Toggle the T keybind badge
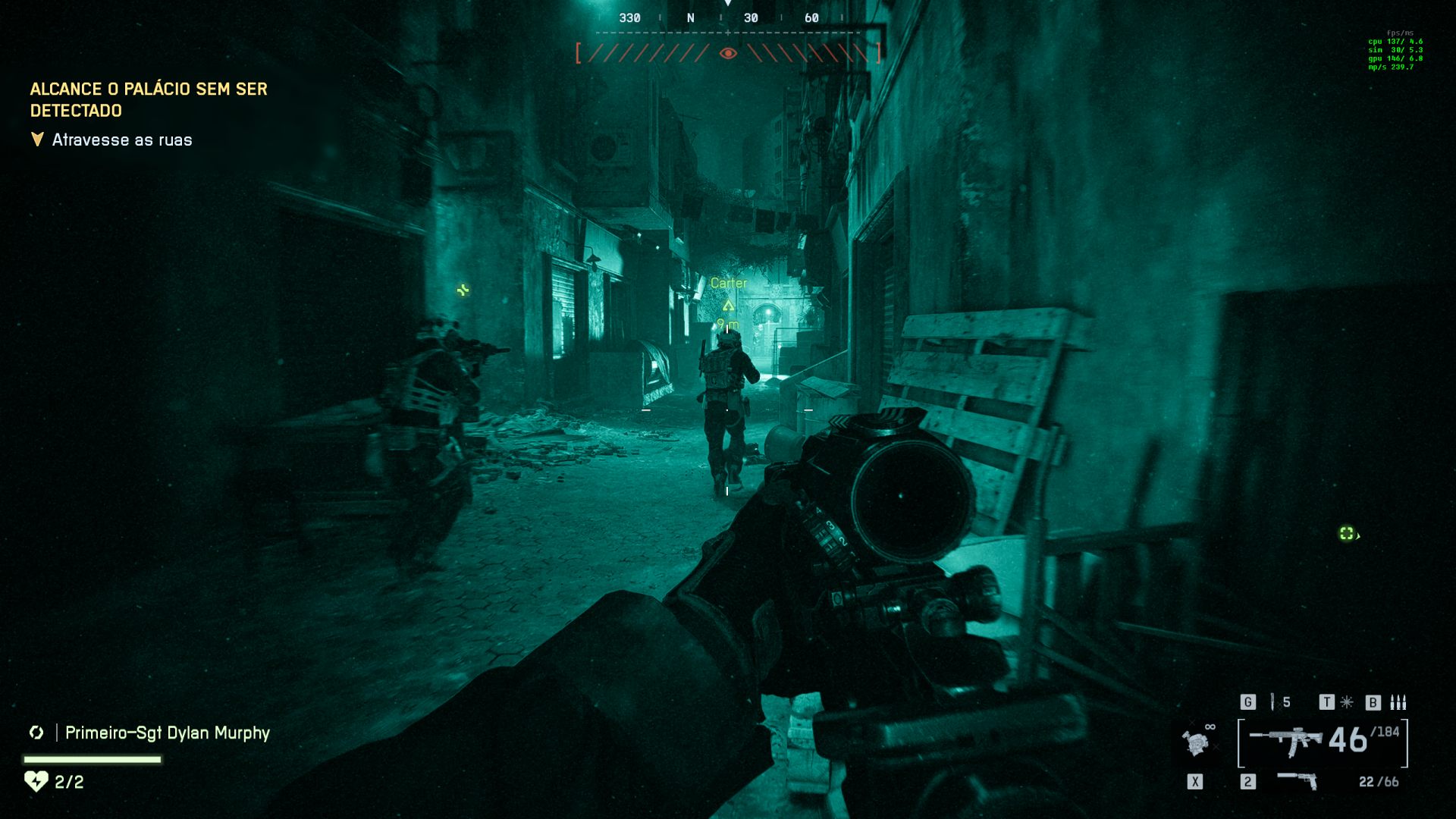This screenshot has height=819, width=1456. click(x=1326, y=702)
